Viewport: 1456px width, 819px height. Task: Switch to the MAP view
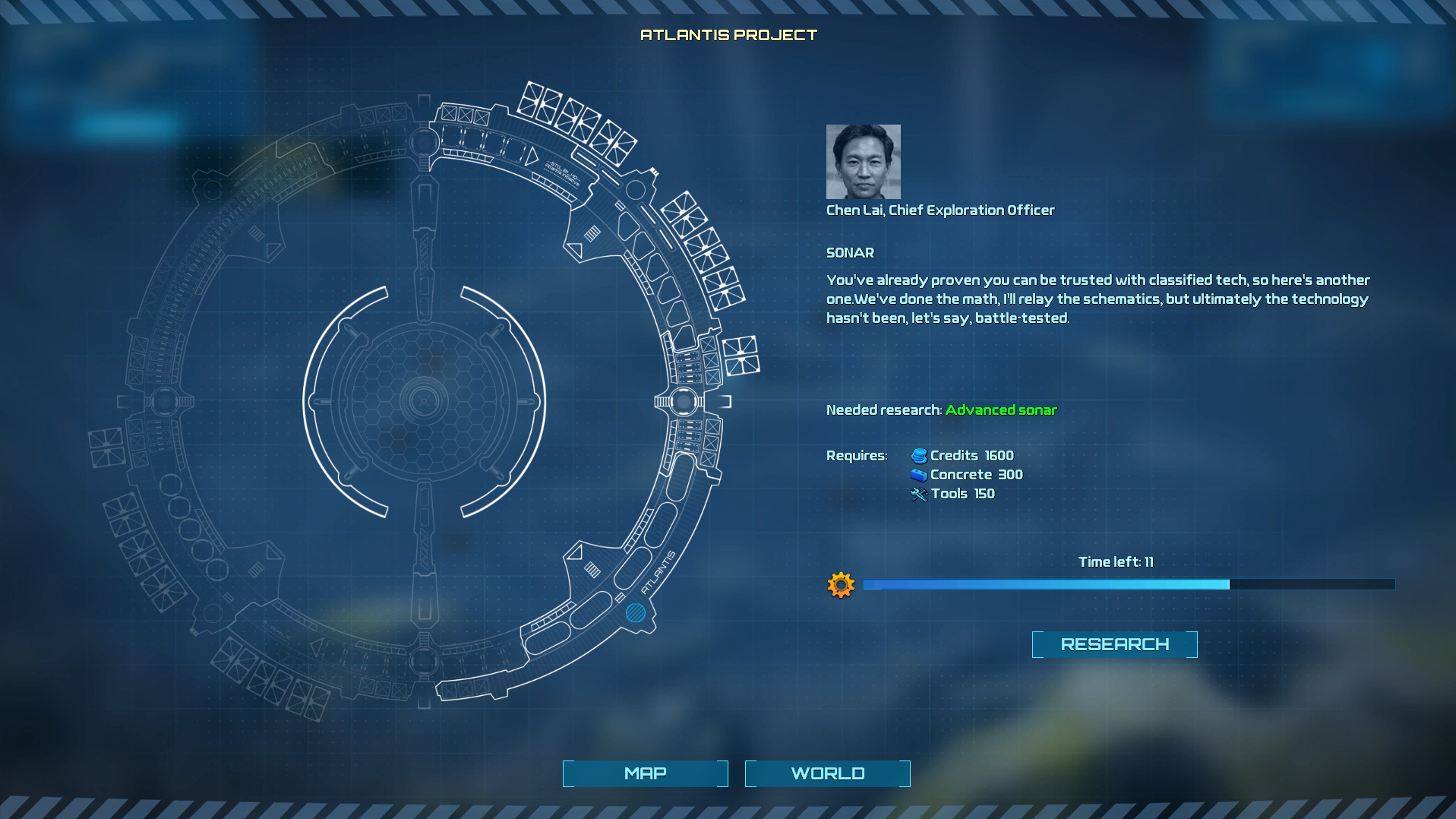pos(644,773)
